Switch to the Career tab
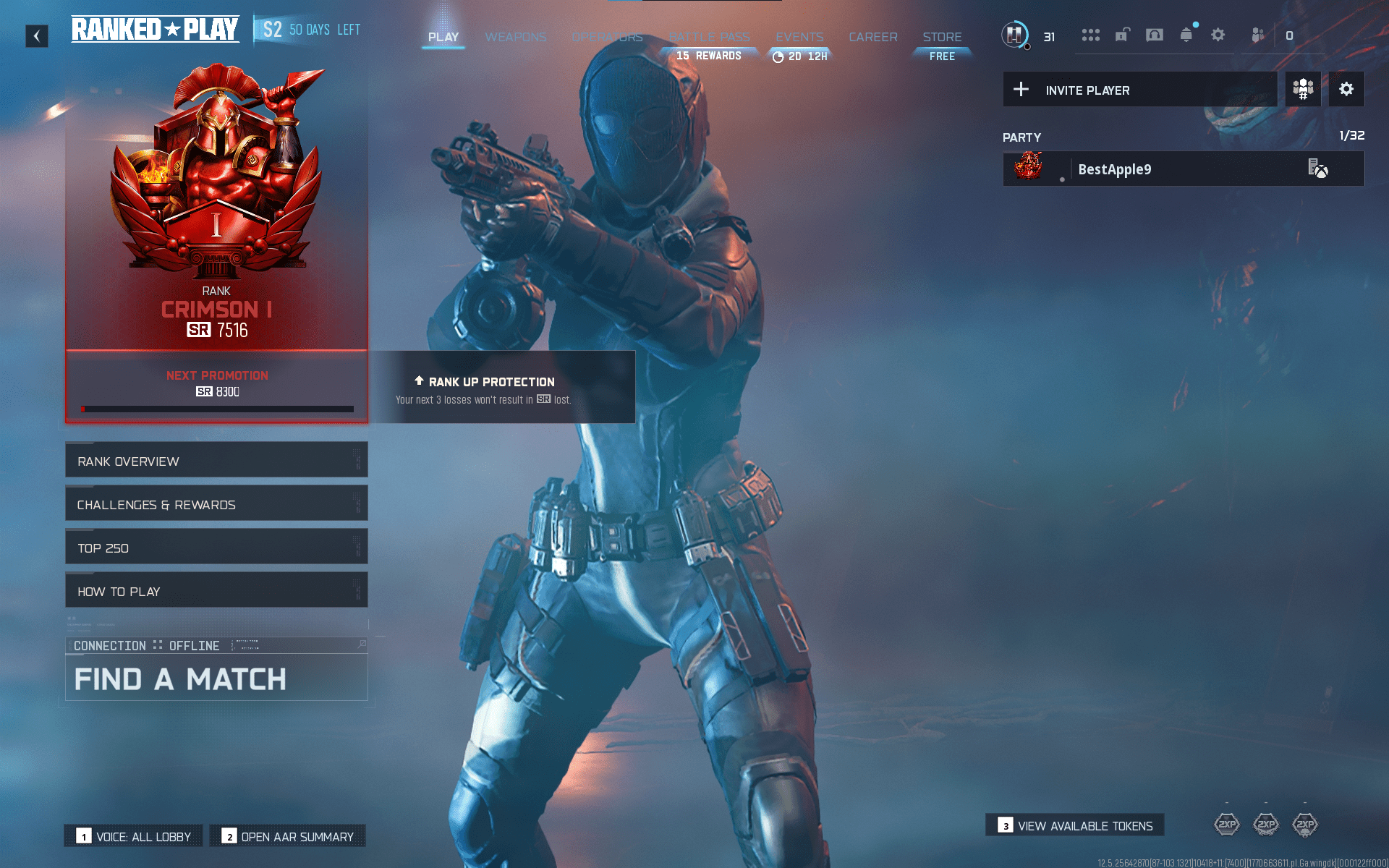 873,37
